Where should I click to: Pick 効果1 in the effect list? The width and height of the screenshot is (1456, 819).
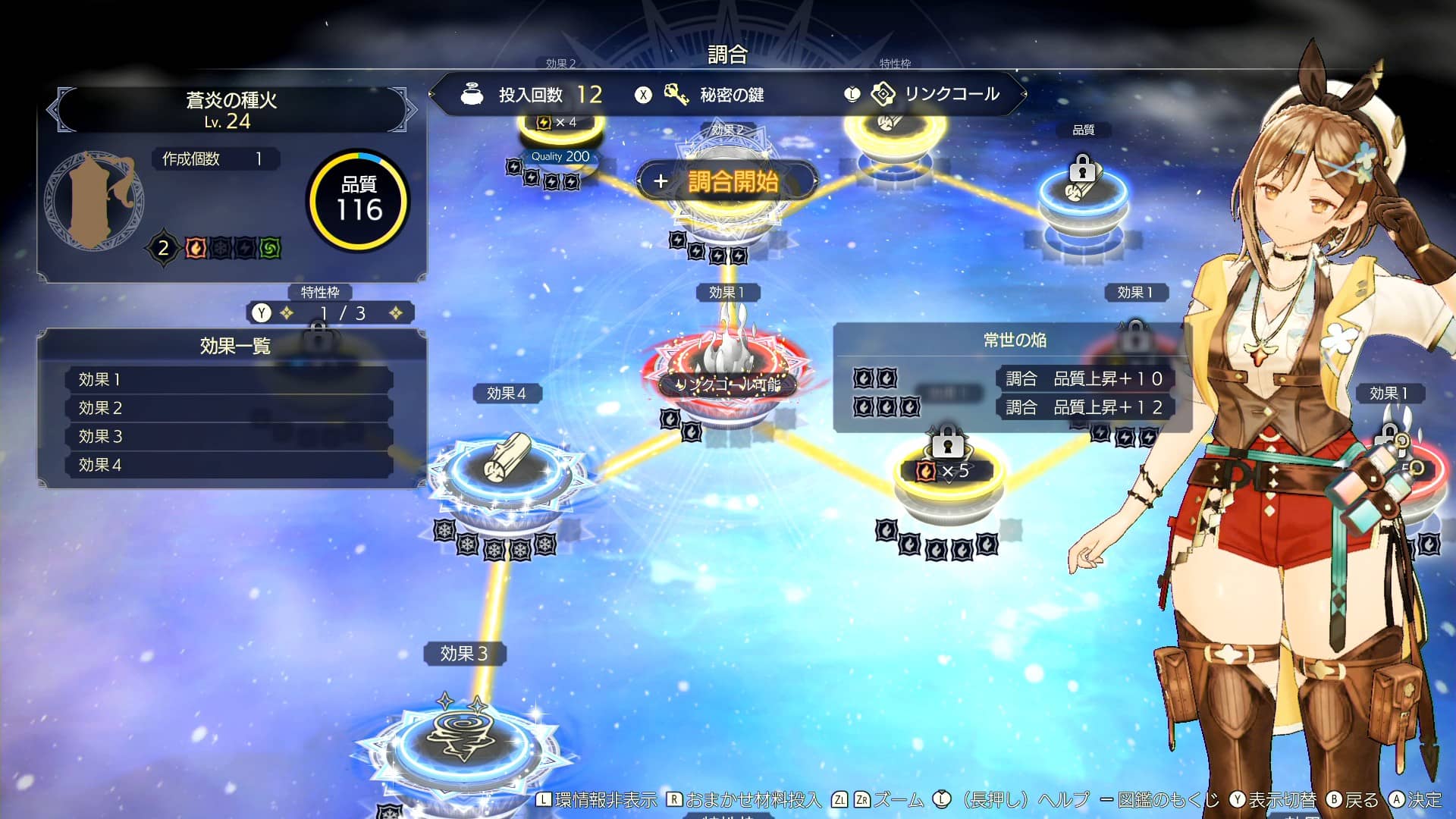[227, 379]
